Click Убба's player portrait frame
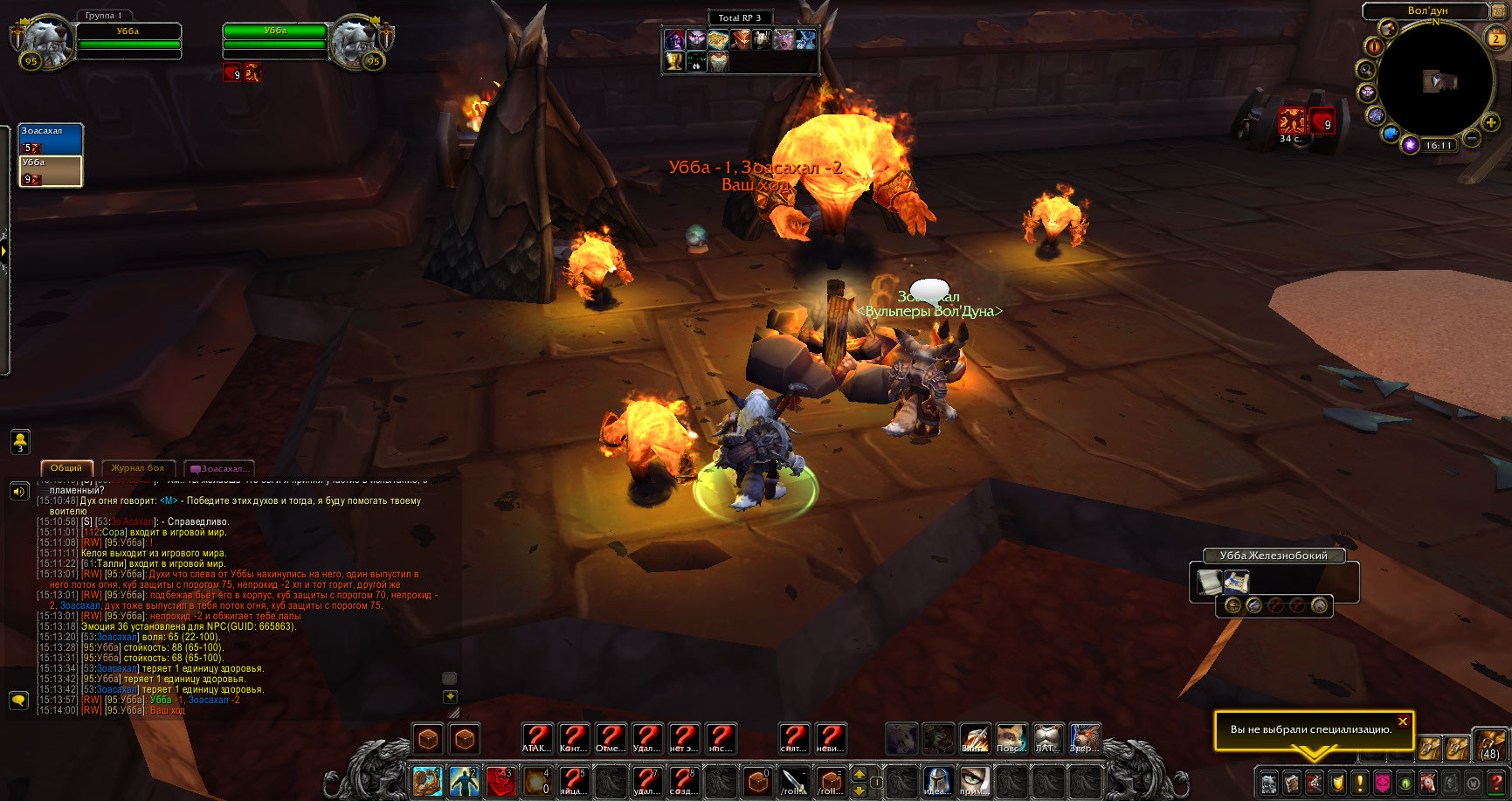The width and height of the screenshot is (1512, 801). tap(45, 40)
